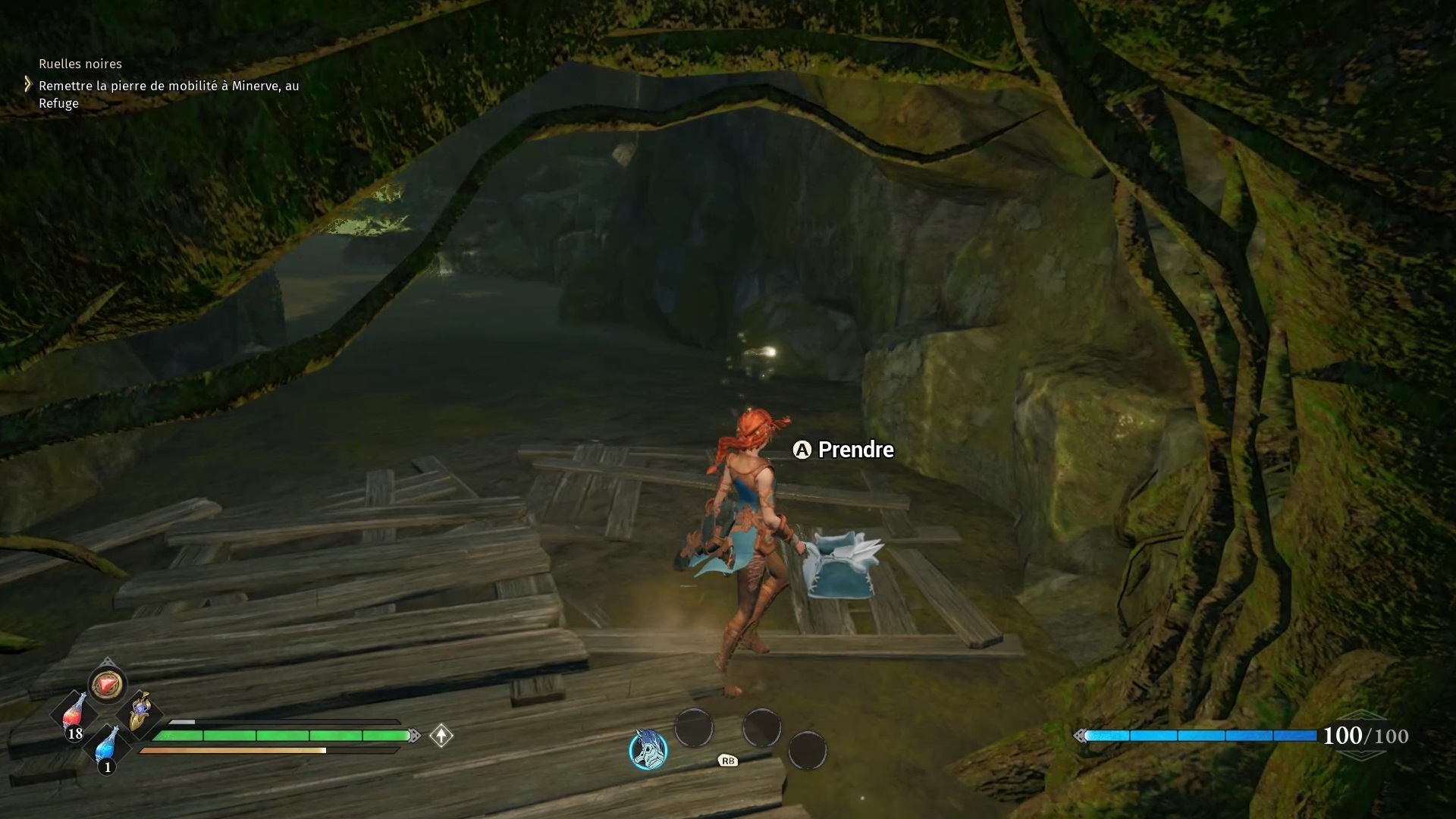The width and height of the screenshot is (1456, 819).
Task: Activate the blue horse-head ability icon
Action: click(648, 749)
